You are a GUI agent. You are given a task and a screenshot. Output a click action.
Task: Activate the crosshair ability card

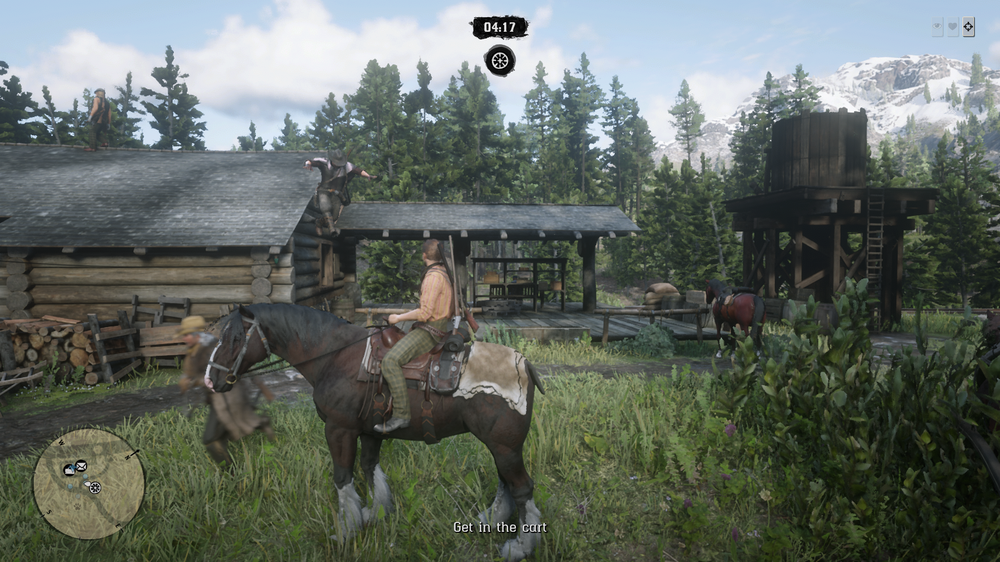point(968,28)
